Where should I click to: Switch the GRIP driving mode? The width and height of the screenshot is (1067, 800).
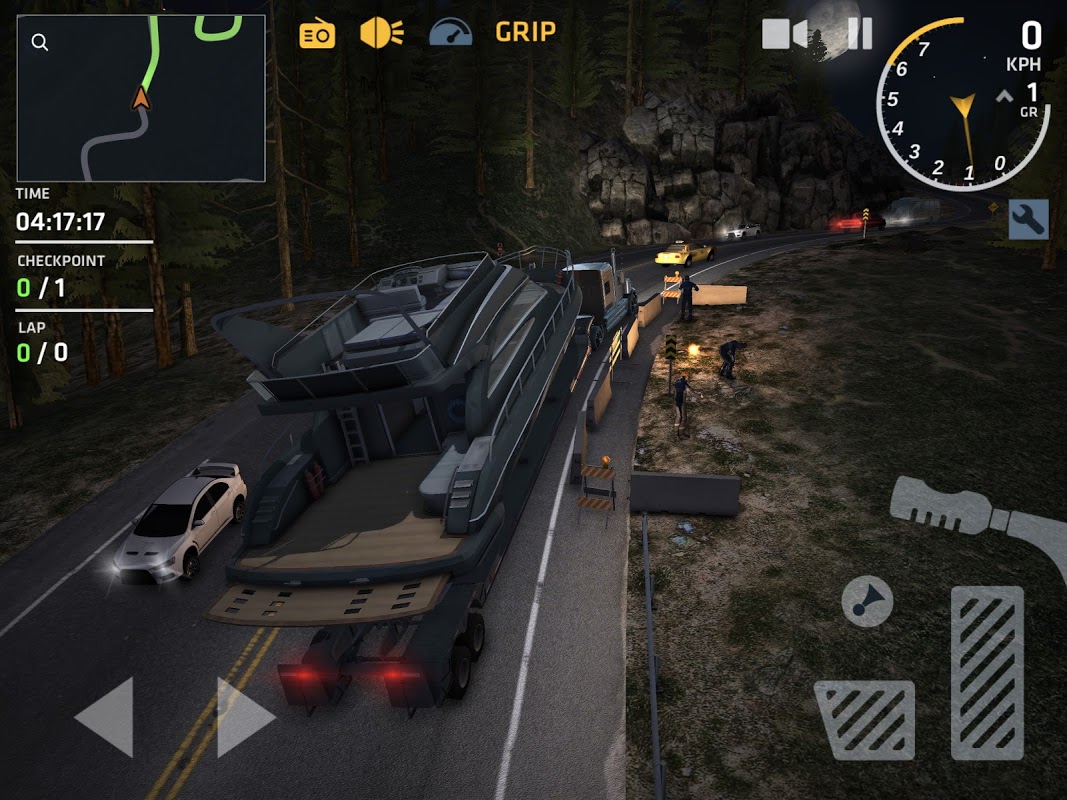pyautogui.click(x=525, y=32)
